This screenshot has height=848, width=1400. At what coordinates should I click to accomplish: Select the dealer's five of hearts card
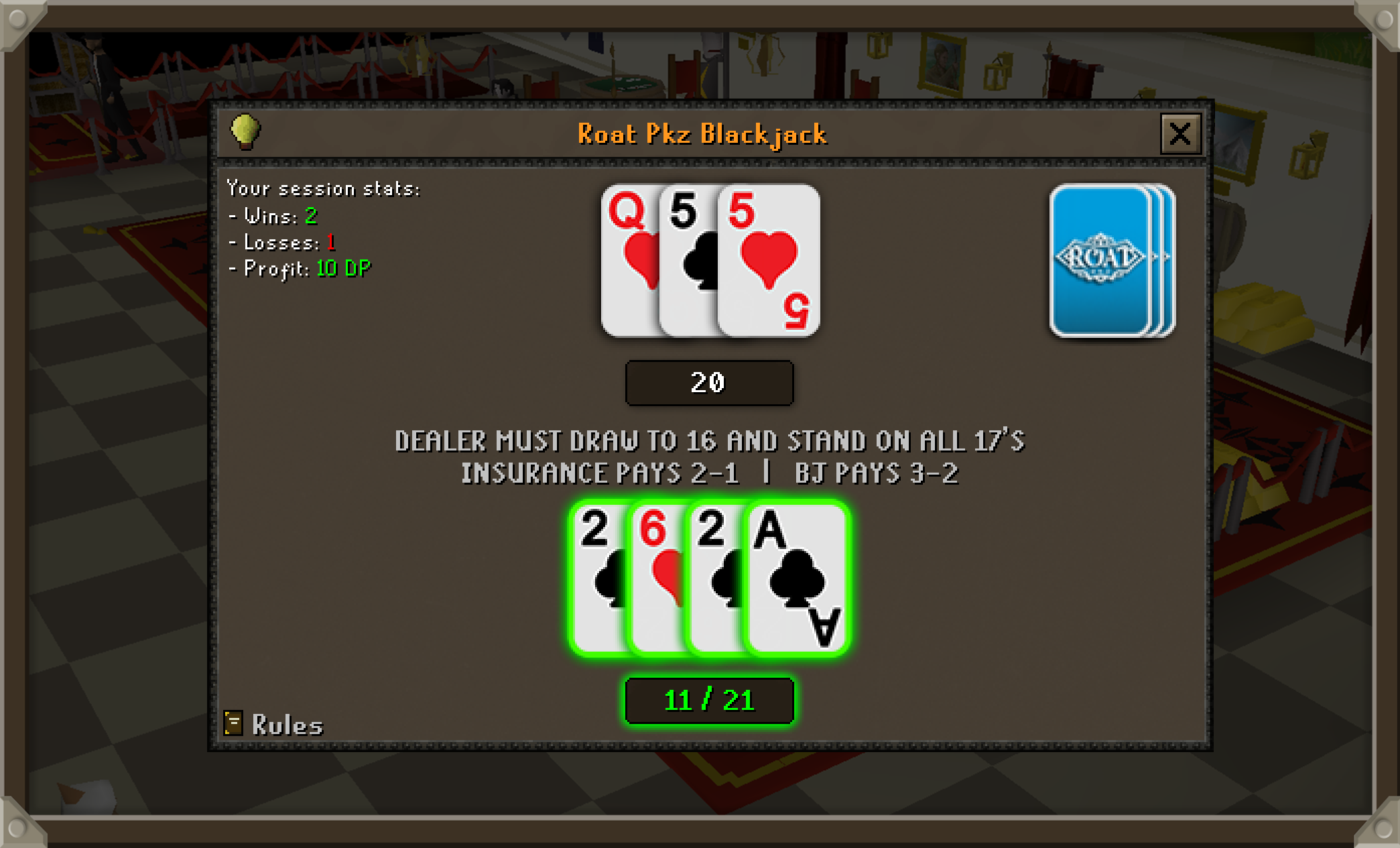pos(769,261)
